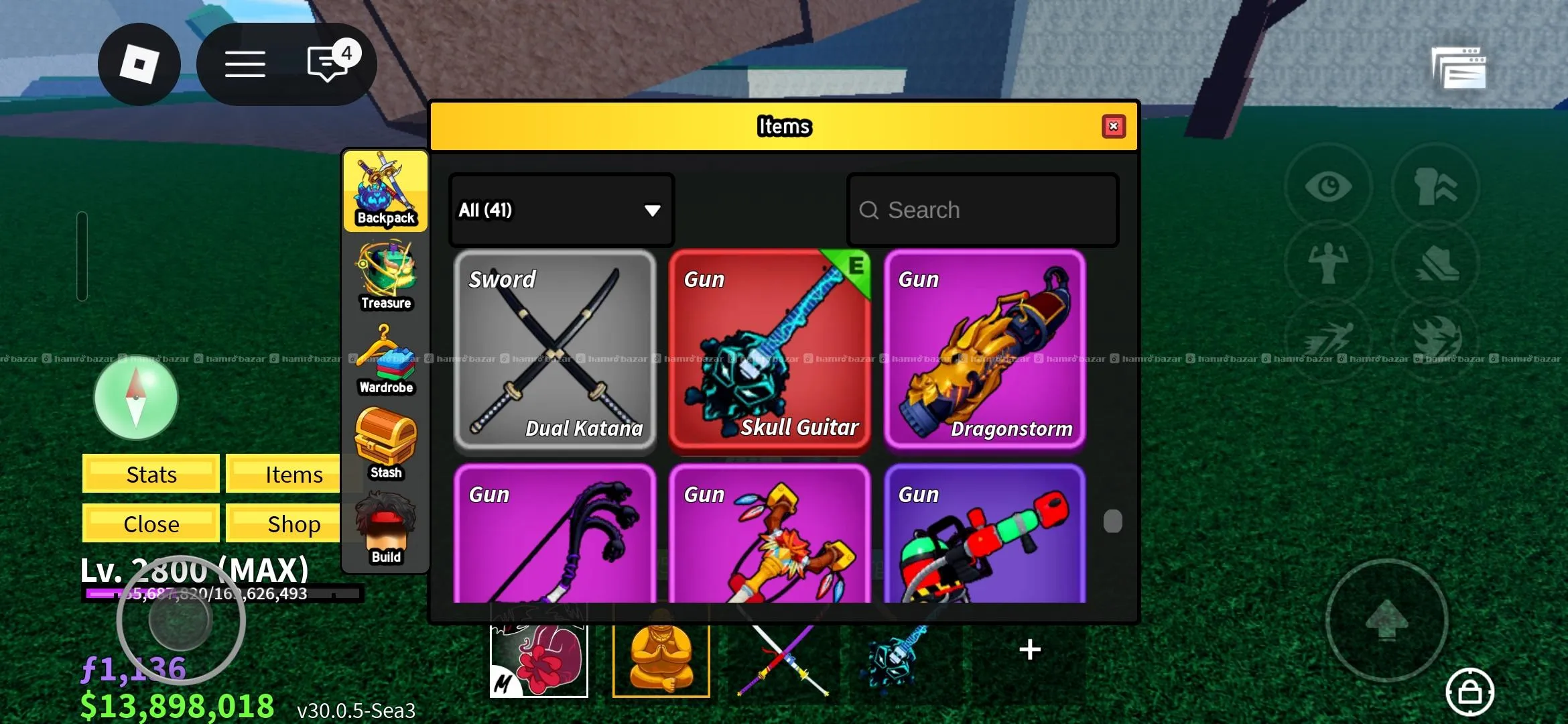Open the Wardrobe tab

(385, 361)
